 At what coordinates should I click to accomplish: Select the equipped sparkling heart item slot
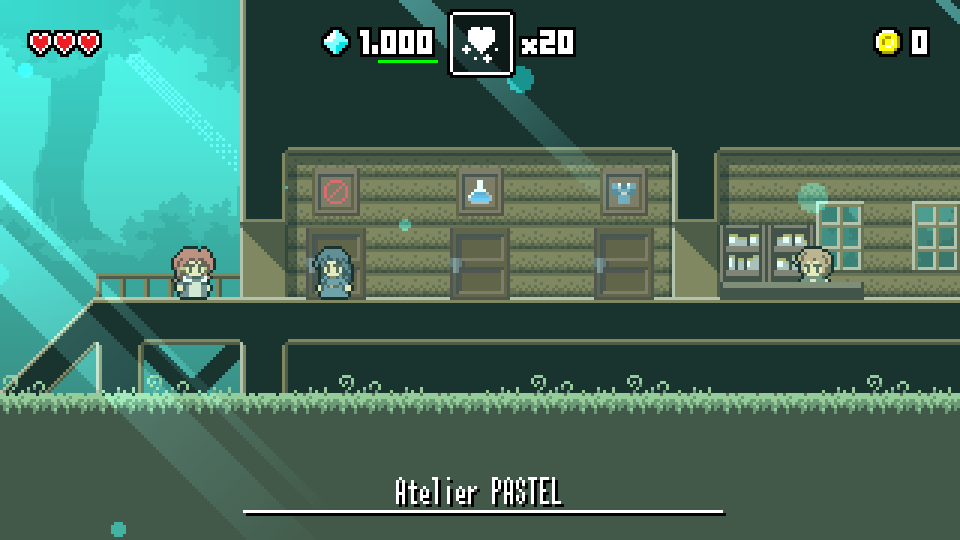481,43
